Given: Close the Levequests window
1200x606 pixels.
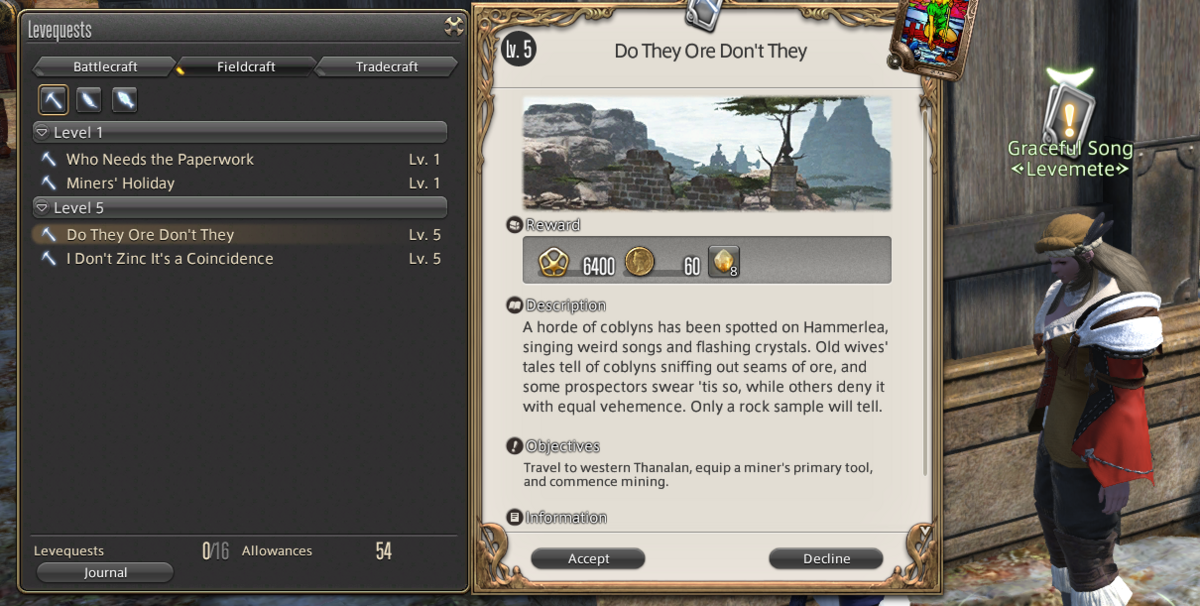Looking at the screenshot, I should [x=454, y=28].
